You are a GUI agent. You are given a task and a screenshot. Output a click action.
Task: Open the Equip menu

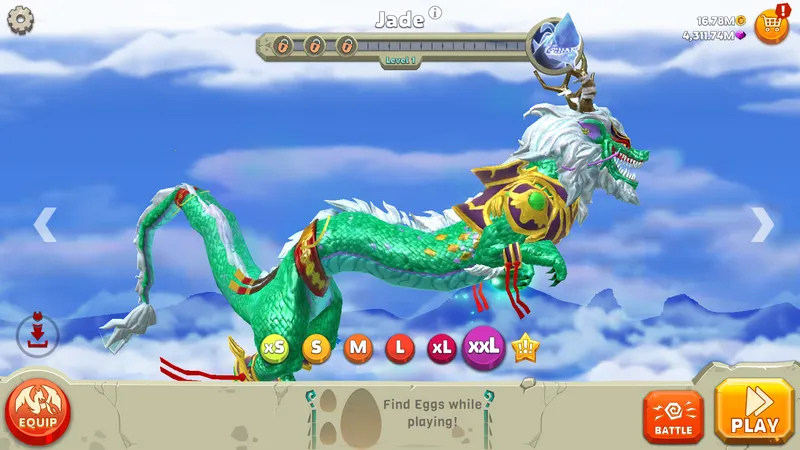pyautogui.click(x=38, y=410)
